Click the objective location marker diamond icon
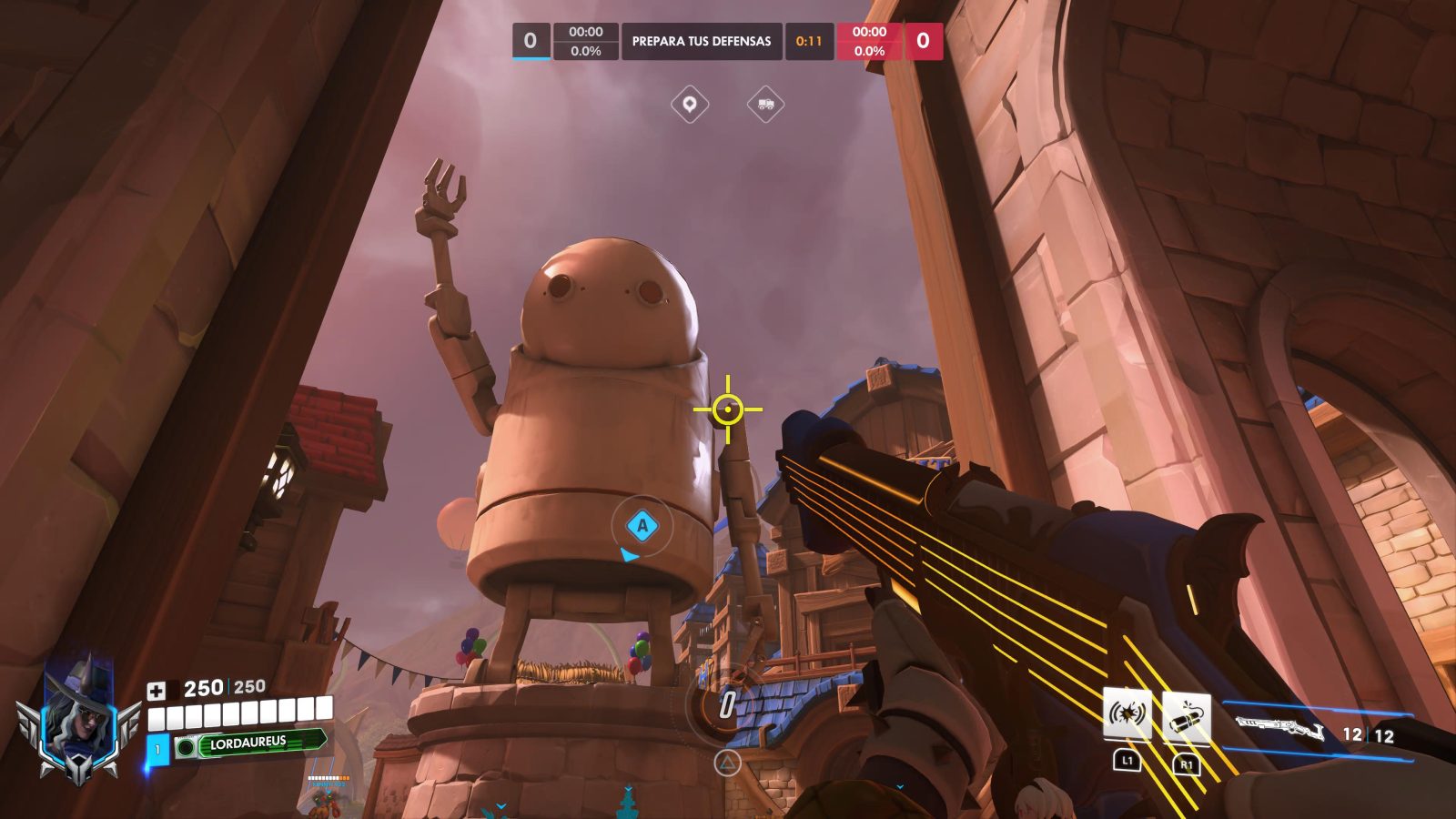The image size is (1456, 819). 692,104
